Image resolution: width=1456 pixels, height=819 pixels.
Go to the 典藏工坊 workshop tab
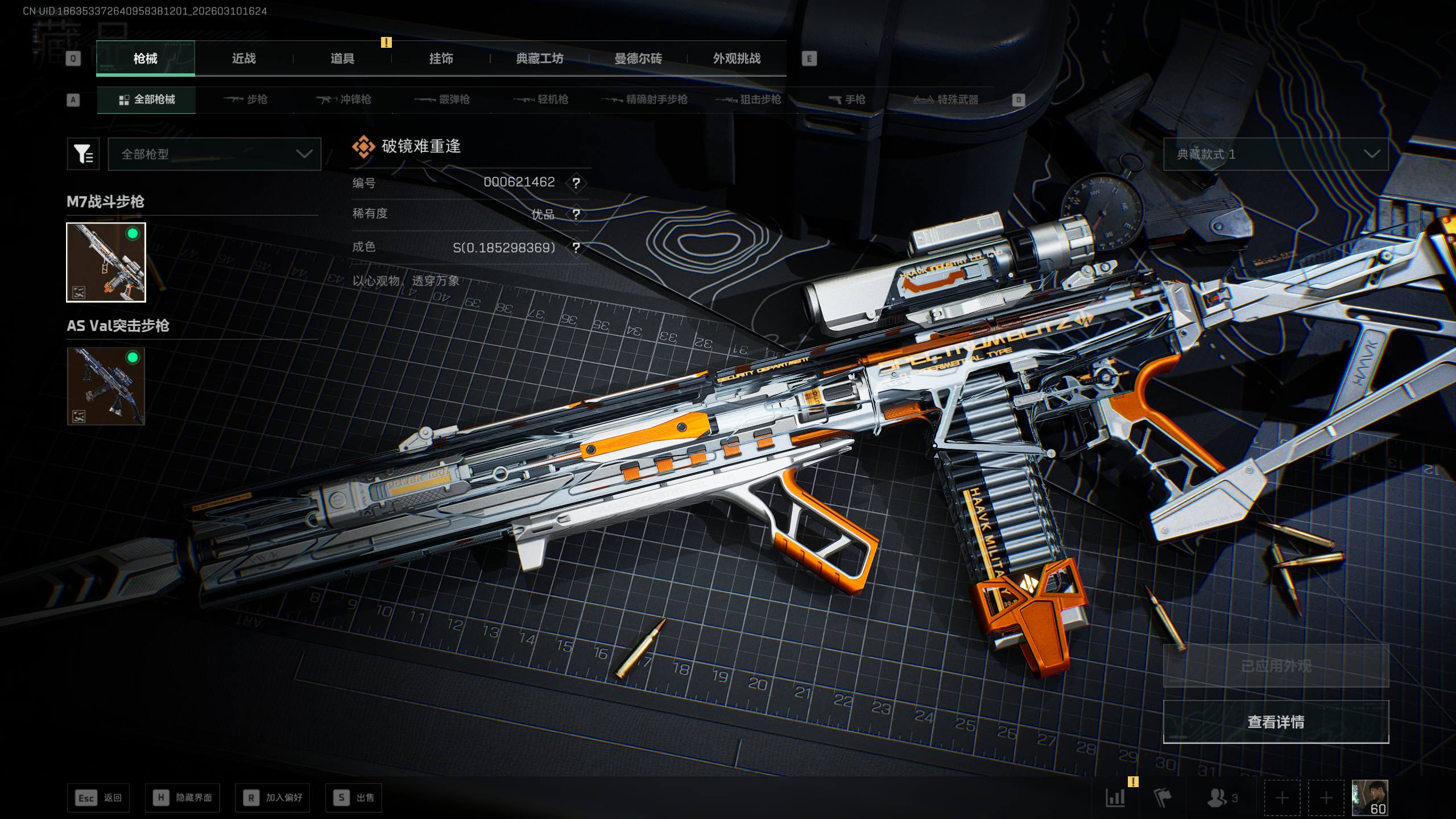(x=539, y=59)
